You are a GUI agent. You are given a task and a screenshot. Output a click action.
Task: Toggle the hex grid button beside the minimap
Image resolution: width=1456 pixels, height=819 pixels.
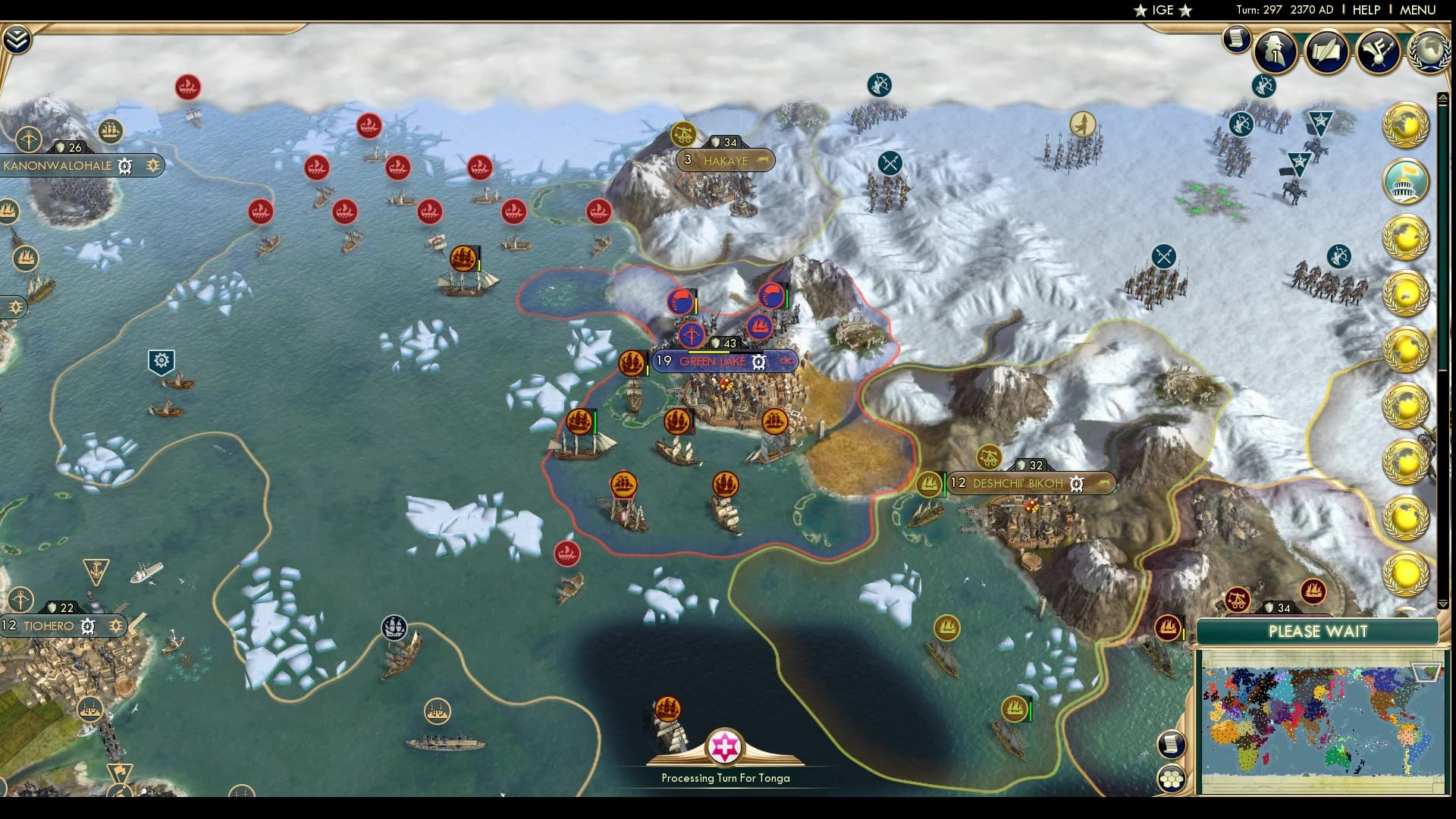click(1172, 777)
